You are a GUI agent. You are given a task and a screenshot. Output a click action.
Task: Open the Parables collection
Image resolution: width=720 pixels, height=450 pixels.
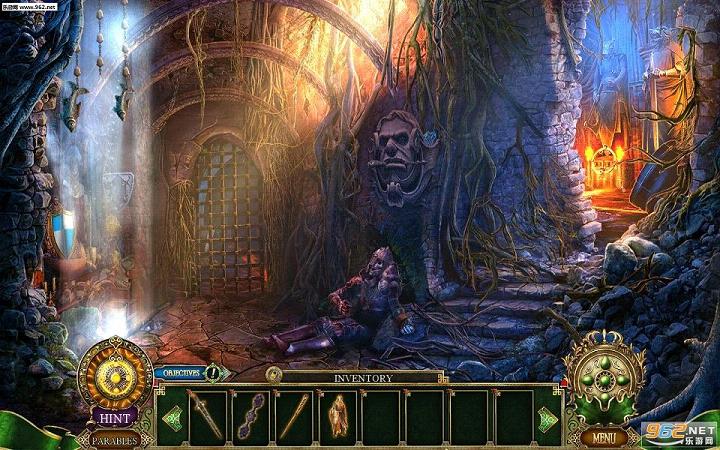click(116, 439)
